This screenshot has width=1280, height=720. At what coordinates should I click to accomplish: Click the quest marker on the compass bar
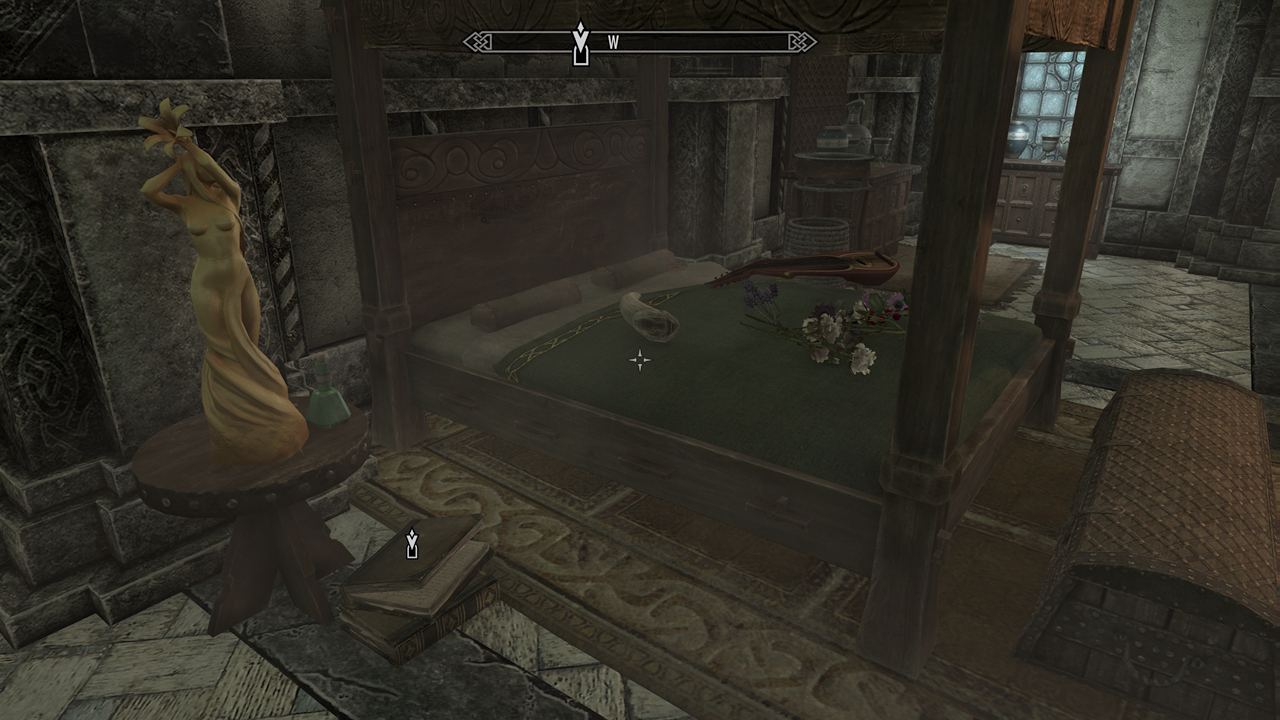tap(581, 44)
